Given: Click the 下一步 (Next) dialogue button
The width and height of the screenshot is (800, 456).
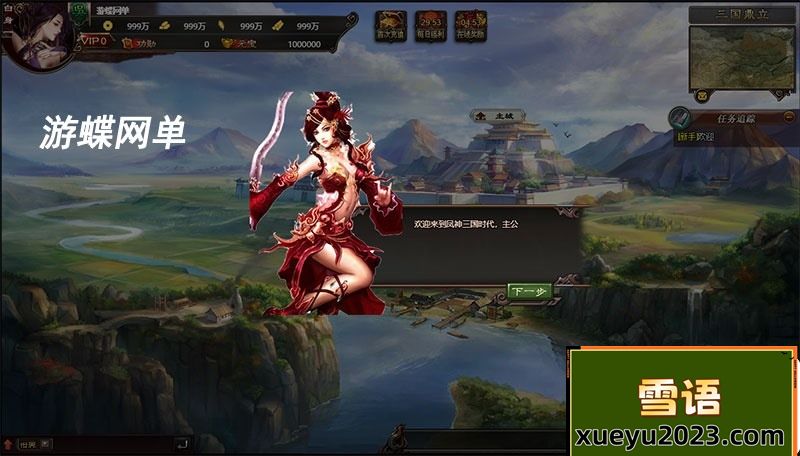Looking at the screenshot, I should [x=530, y=291].
